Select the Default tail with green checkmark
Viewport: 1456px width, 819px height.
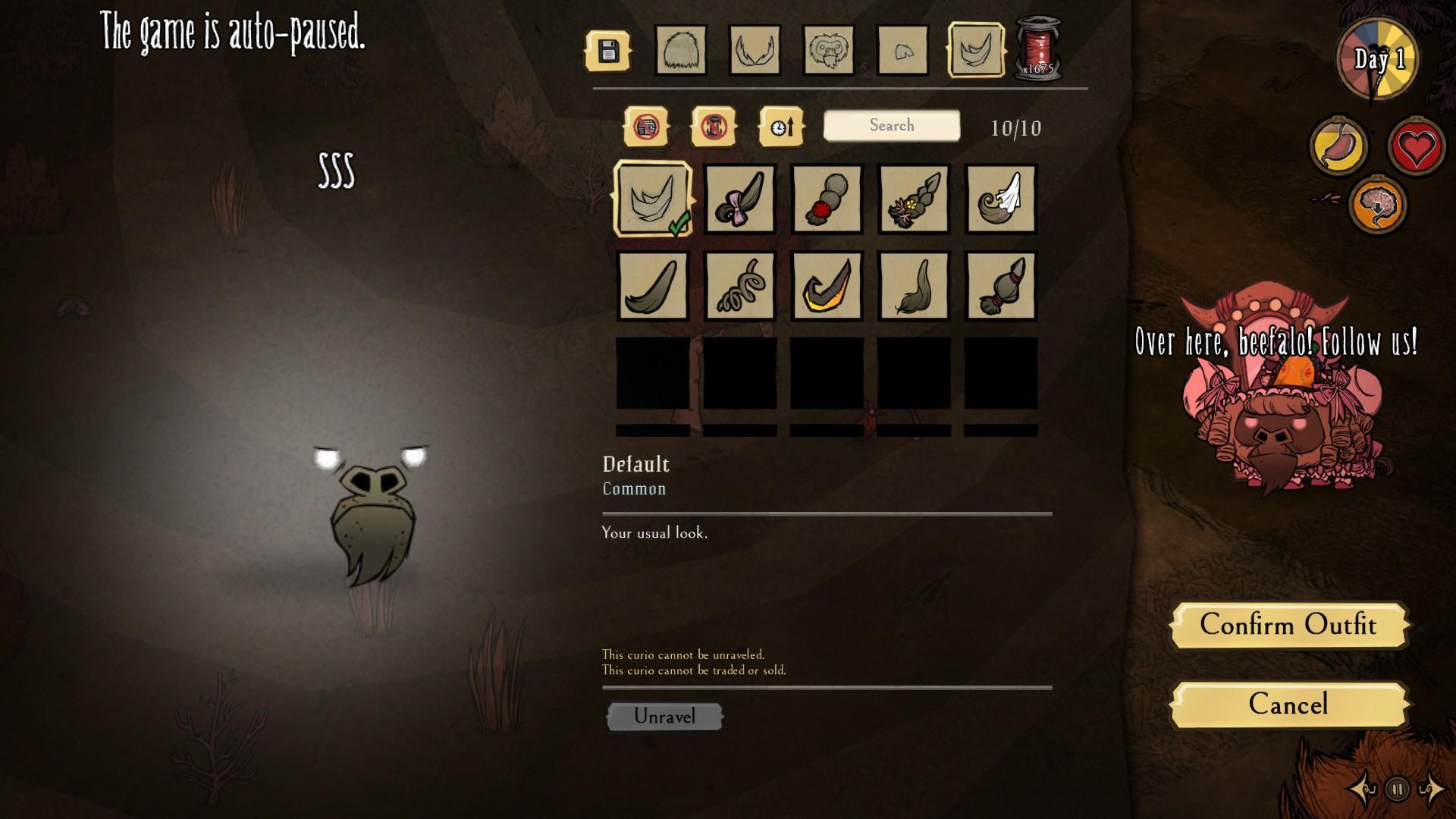coord(653,199)
